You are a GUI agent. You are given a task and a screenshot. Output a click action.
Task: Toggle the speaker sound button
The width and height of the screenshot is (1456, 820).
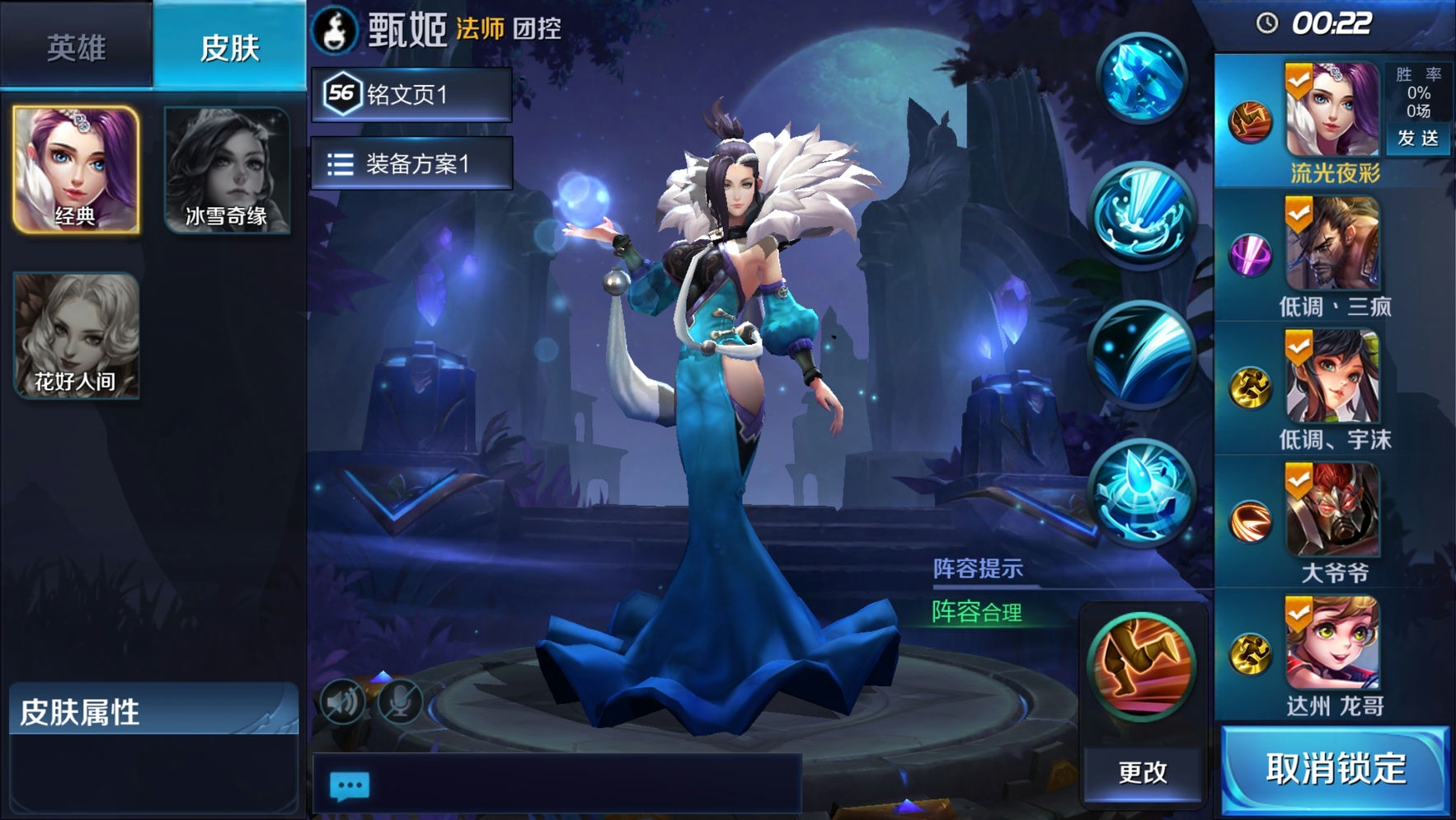[342, 702]
